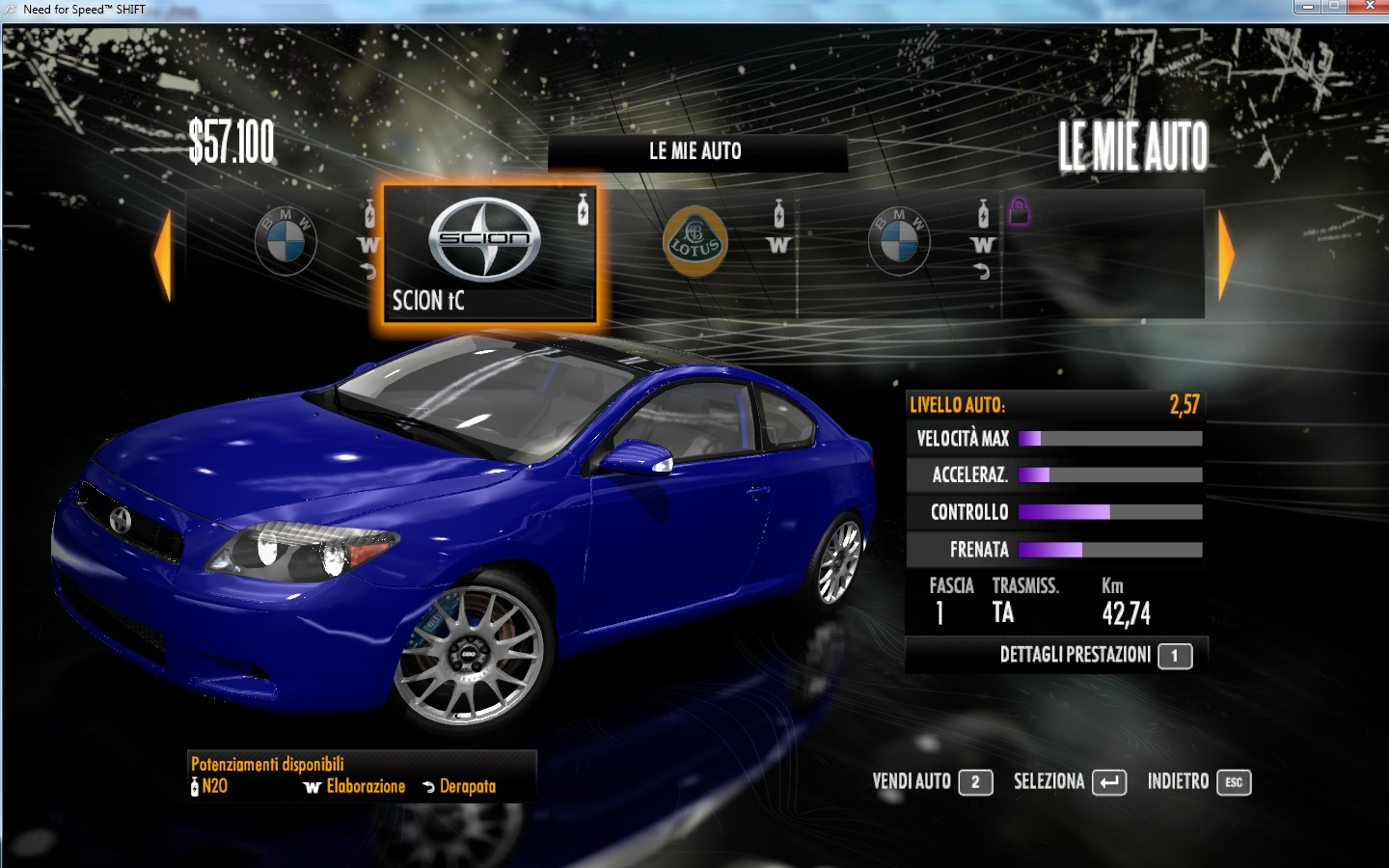Select the Scion tC car tile
This screenshot has height=868, width=1389.
(489, 254)
